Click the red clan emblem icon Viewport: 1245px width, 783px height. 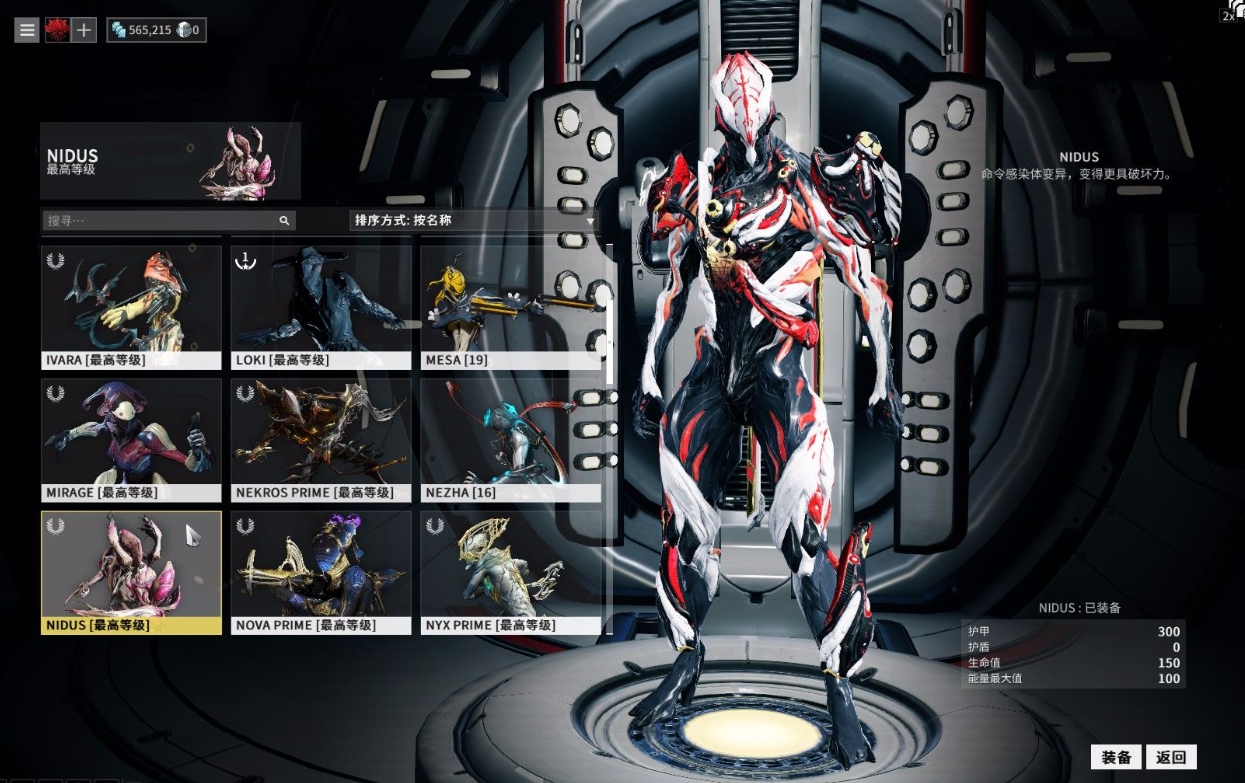(57, 30)
